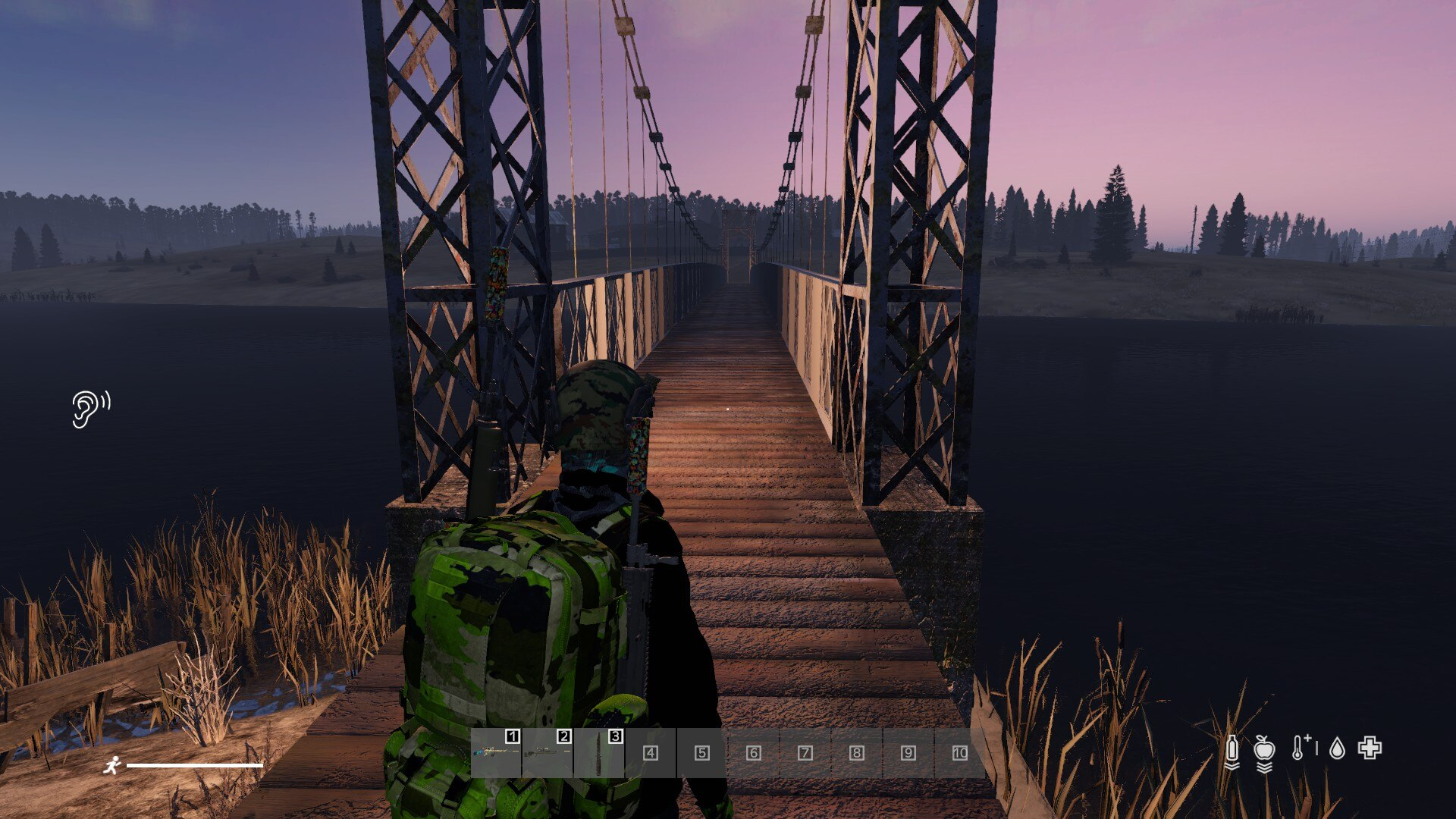1456x819 pixels.
Task: Choose the knife in hotbar slot 3
Action: [x=599, y=752]
